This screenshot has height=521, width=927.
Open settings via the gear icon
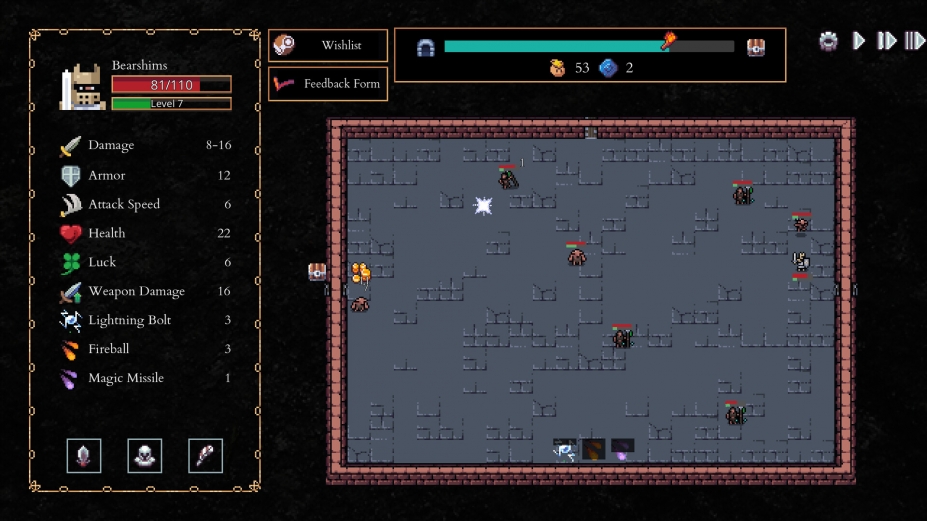click(828, 41)
